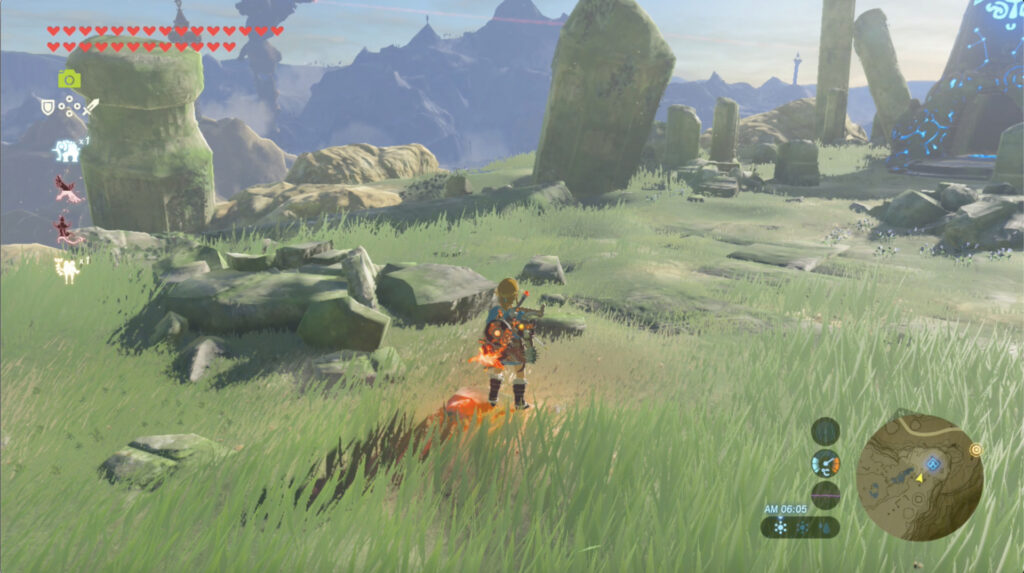The height and width of the screenshot is (573, 1024).
Task: Activate the yellow camel champion ability
Action: click(x=68, y=268)
